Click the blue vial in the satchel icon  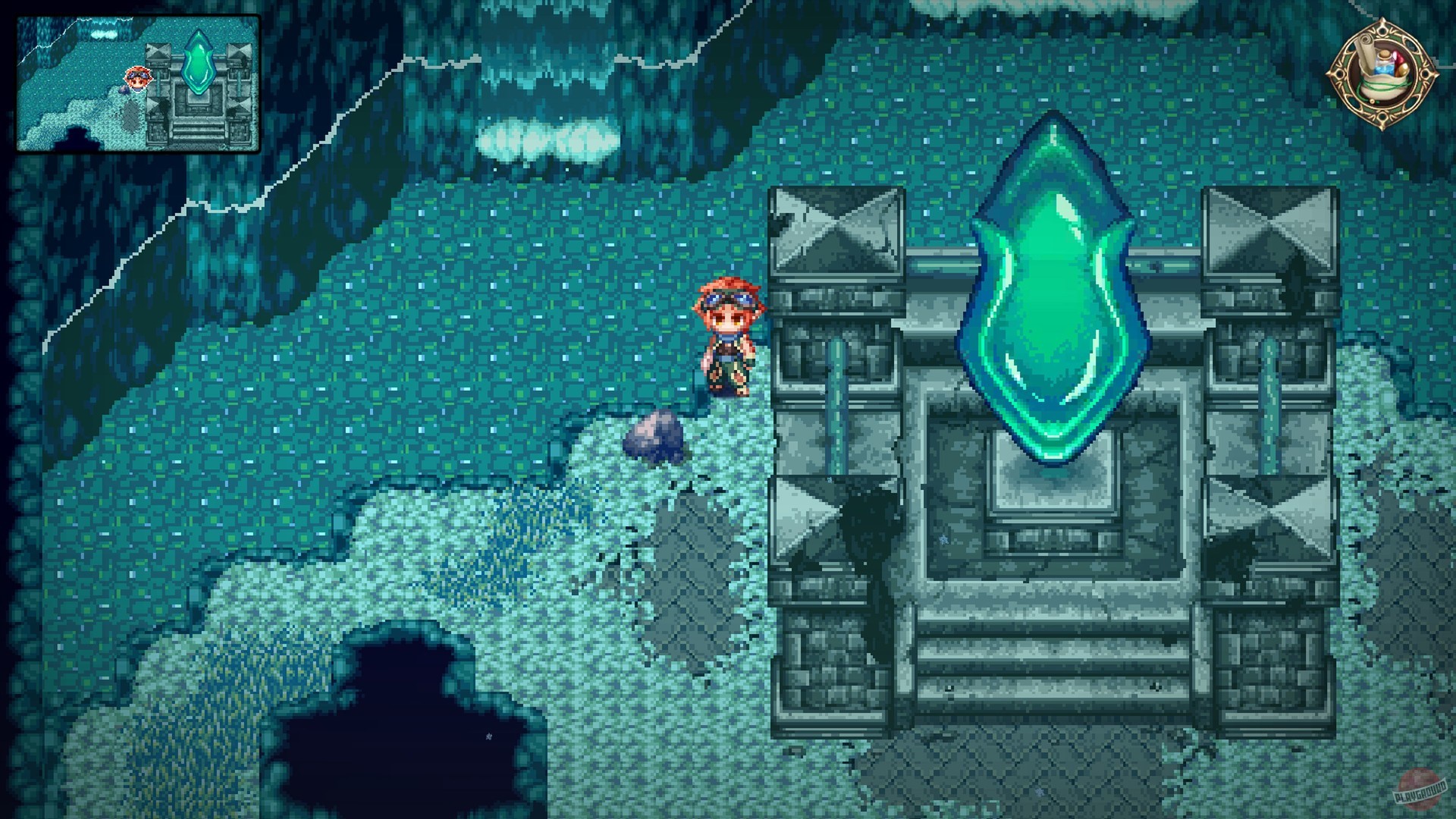coord(1385,65)
